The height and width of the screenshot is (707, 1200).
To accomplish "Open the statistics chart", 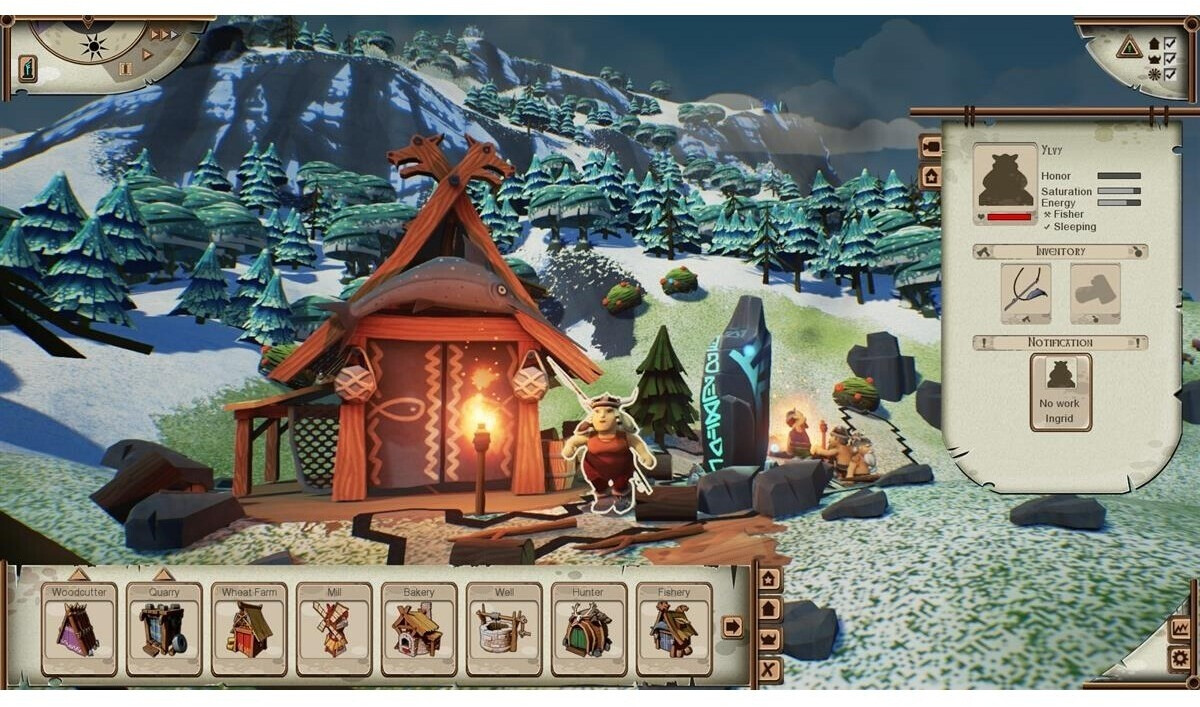I will point(1180,629).
